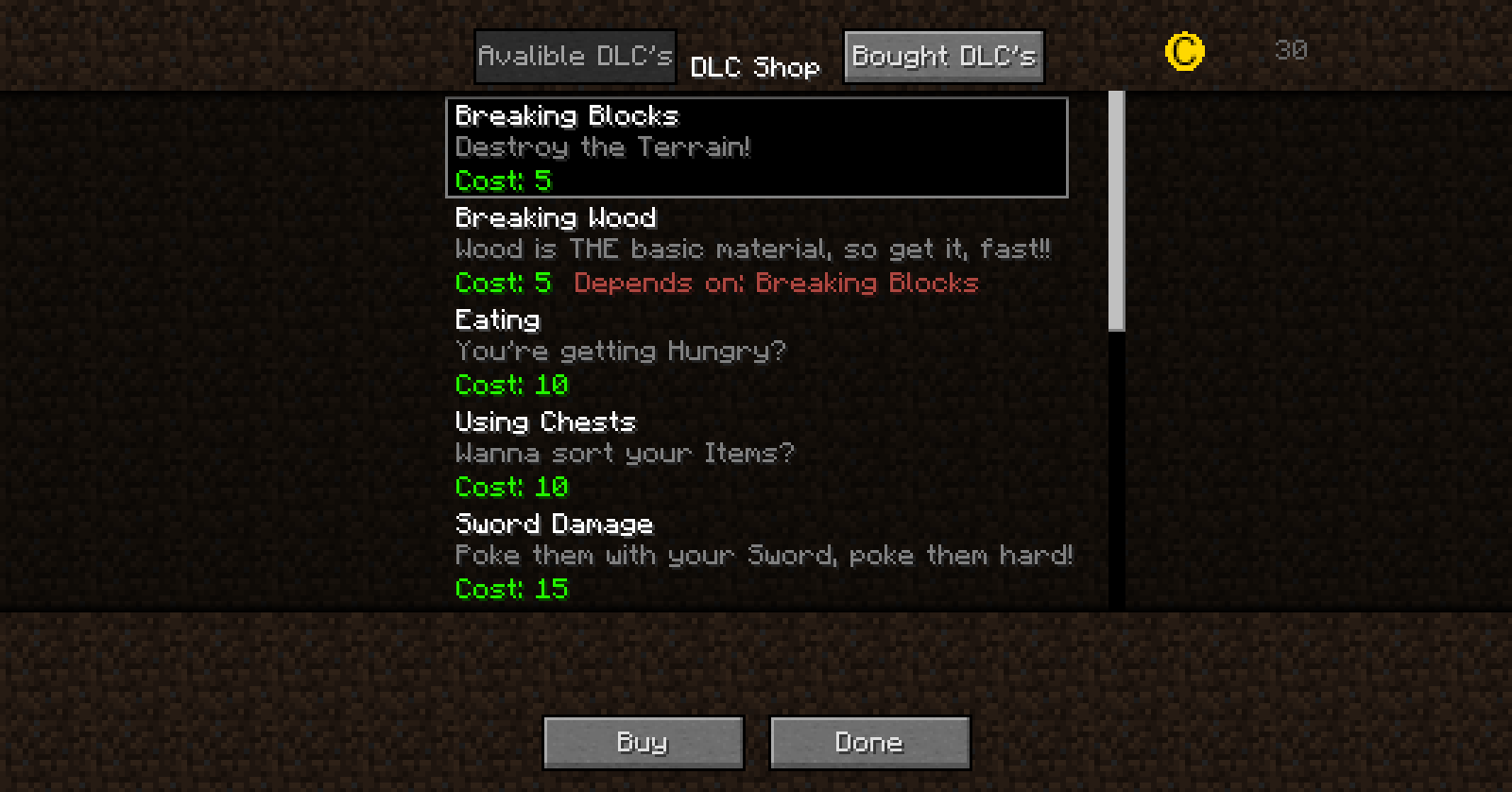Click the DLC Shop title
Viewport: 1512px width, 792px height.
(756, 66)
